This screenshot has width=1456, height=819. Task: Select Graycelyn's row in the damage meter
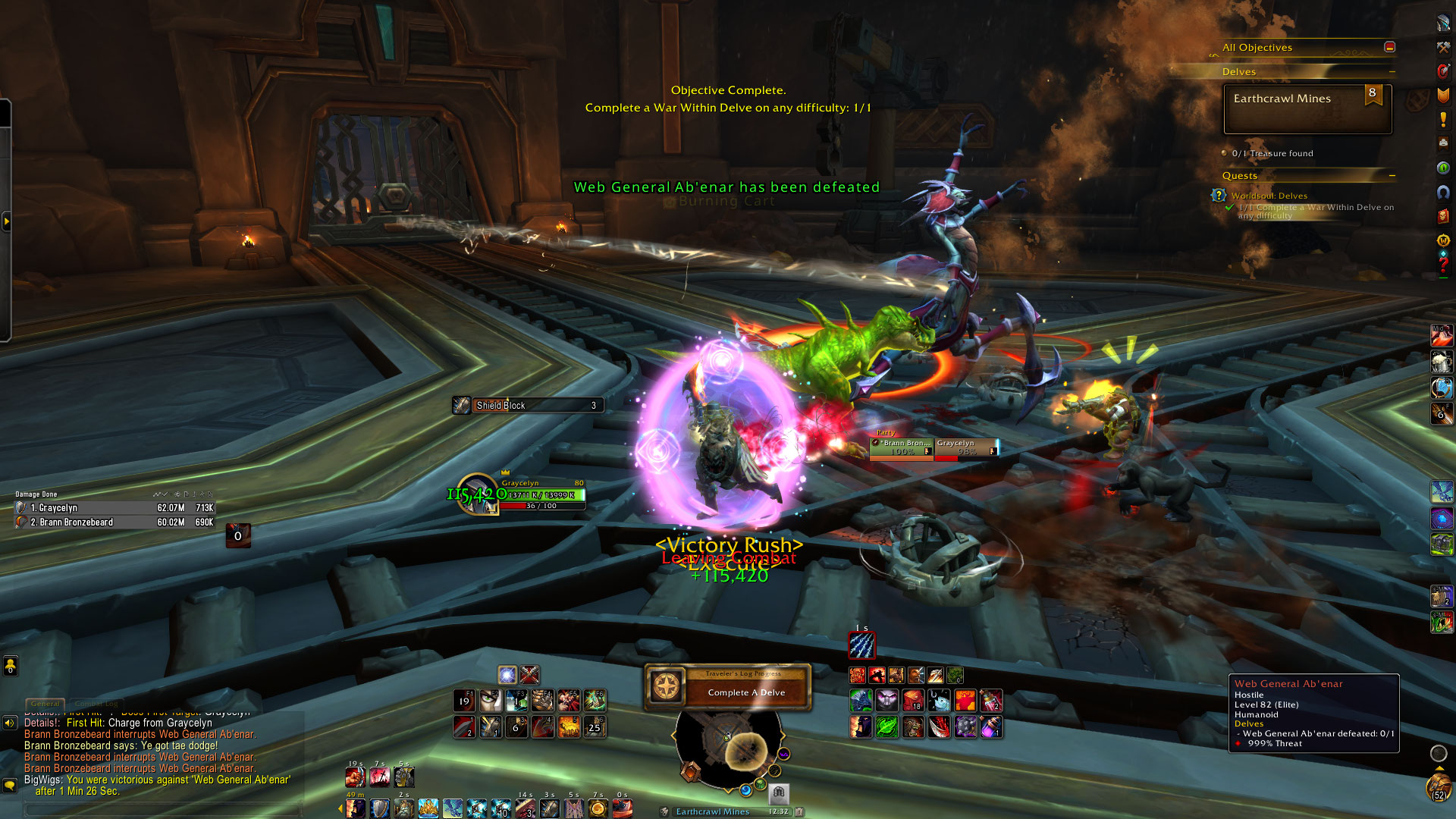pos(114,508)
